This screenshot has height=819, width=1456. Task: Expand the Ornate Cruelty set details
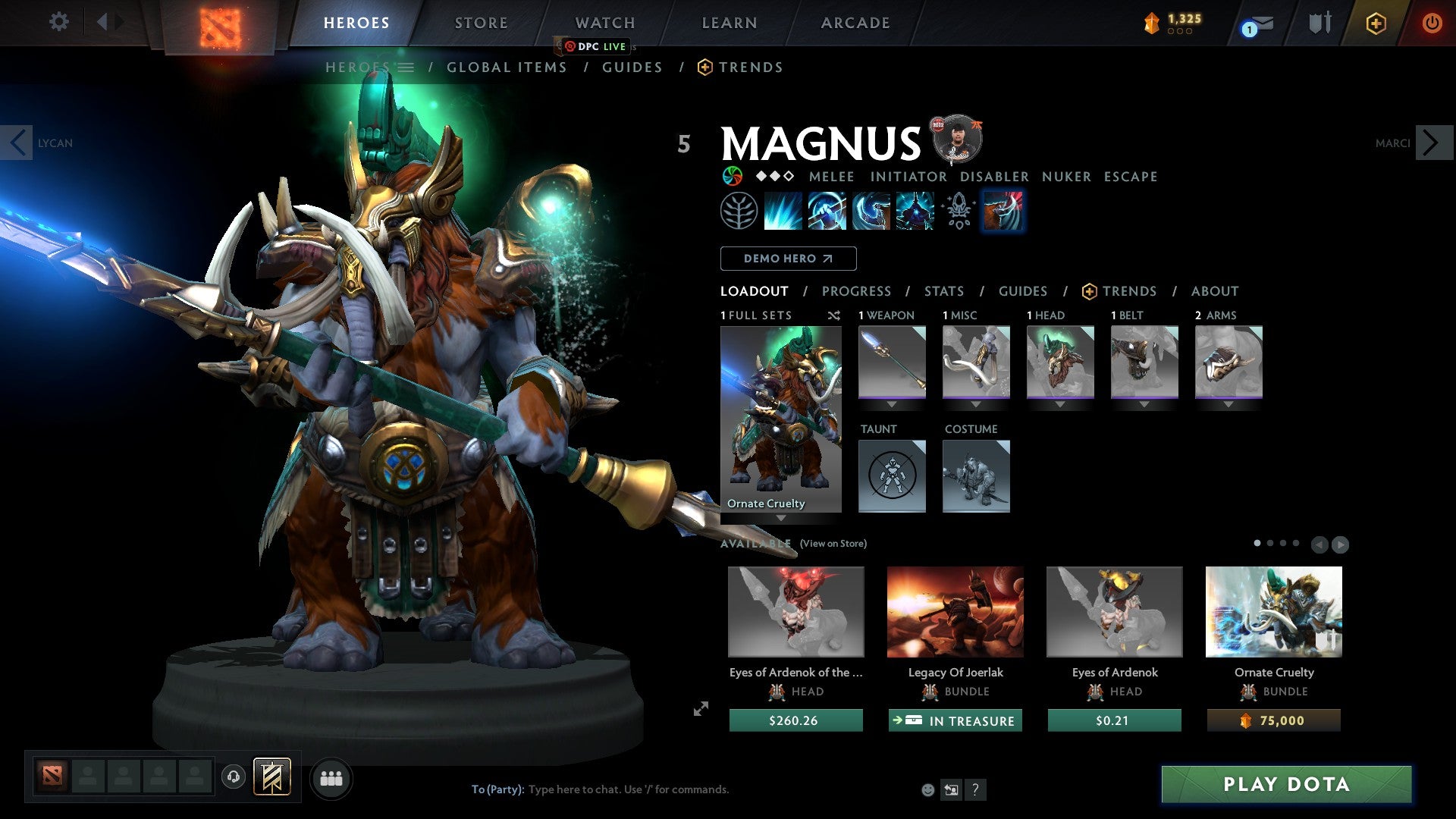point(781,516)
